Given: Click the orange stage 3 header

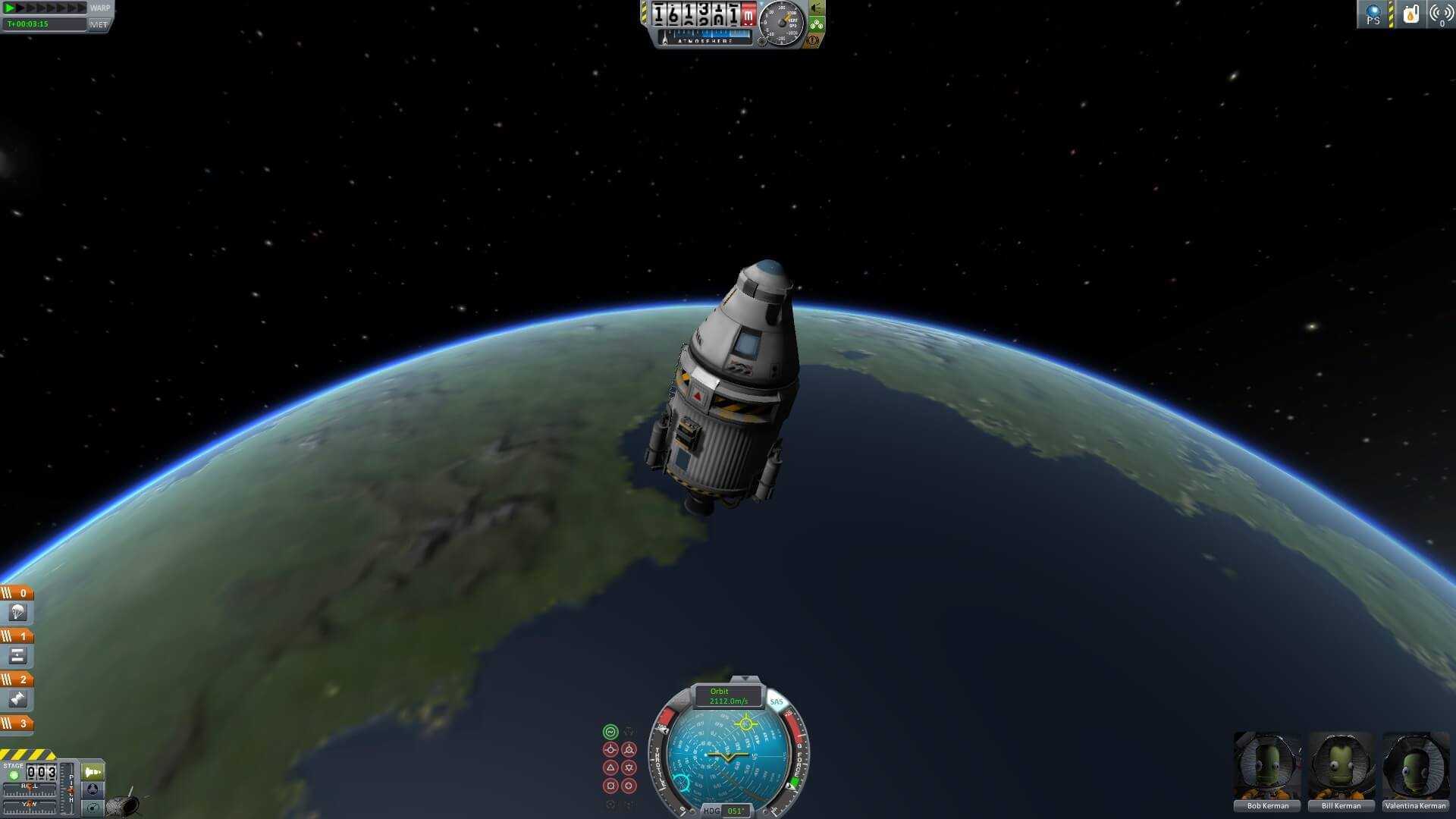Looking at the screenshot, I should [17, 723].
